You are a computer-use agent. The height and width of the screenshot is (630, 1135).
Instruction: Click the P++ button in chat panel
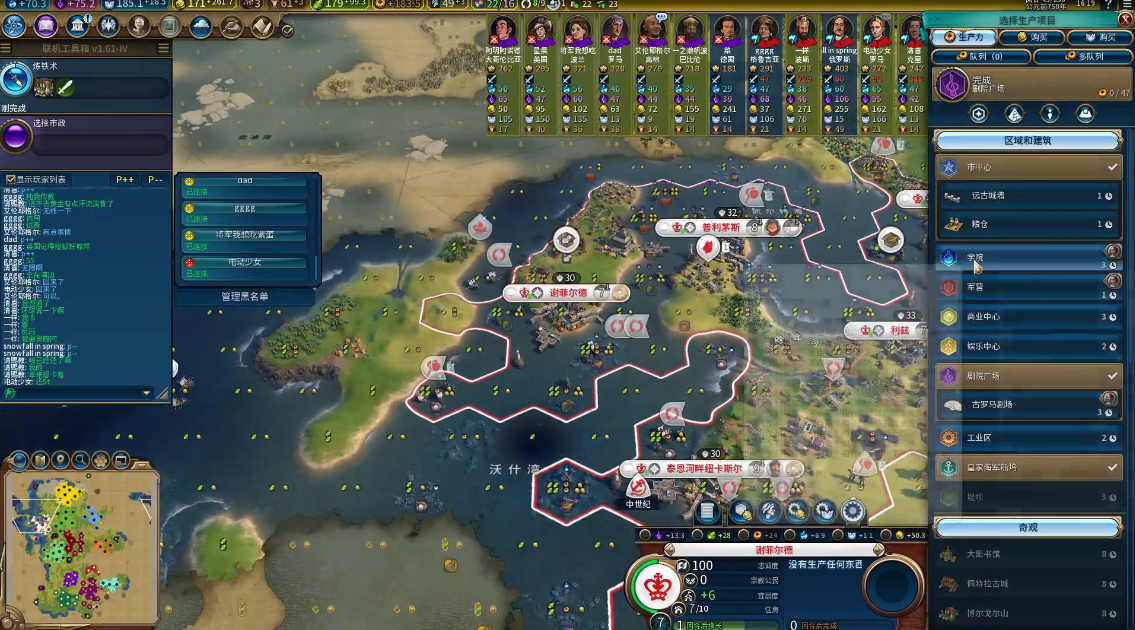tap(125, 180)
